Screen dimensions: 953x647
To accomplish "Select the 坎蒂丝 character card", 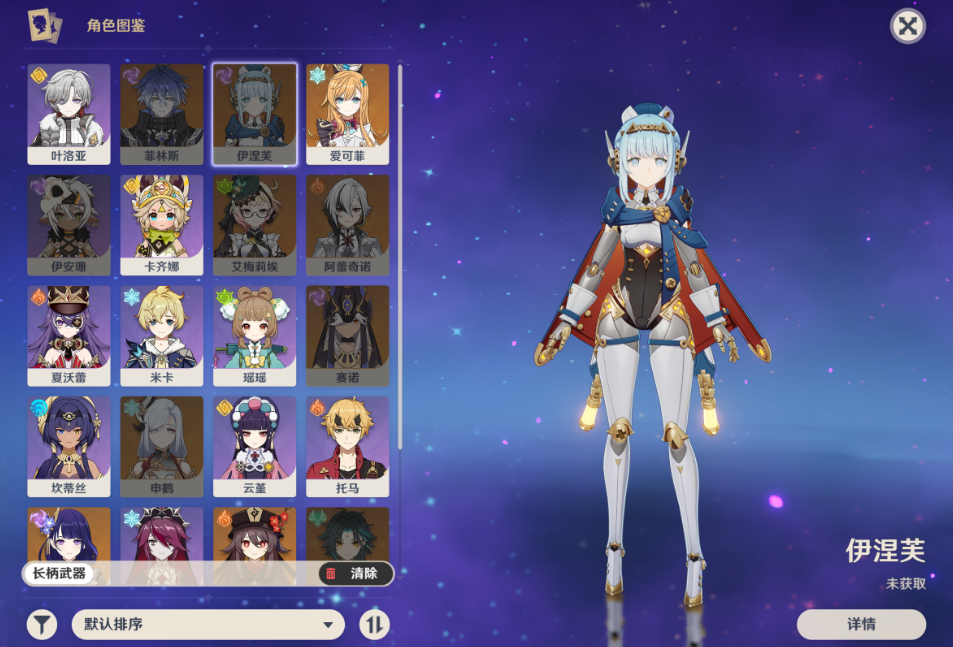I will point(69,446).
